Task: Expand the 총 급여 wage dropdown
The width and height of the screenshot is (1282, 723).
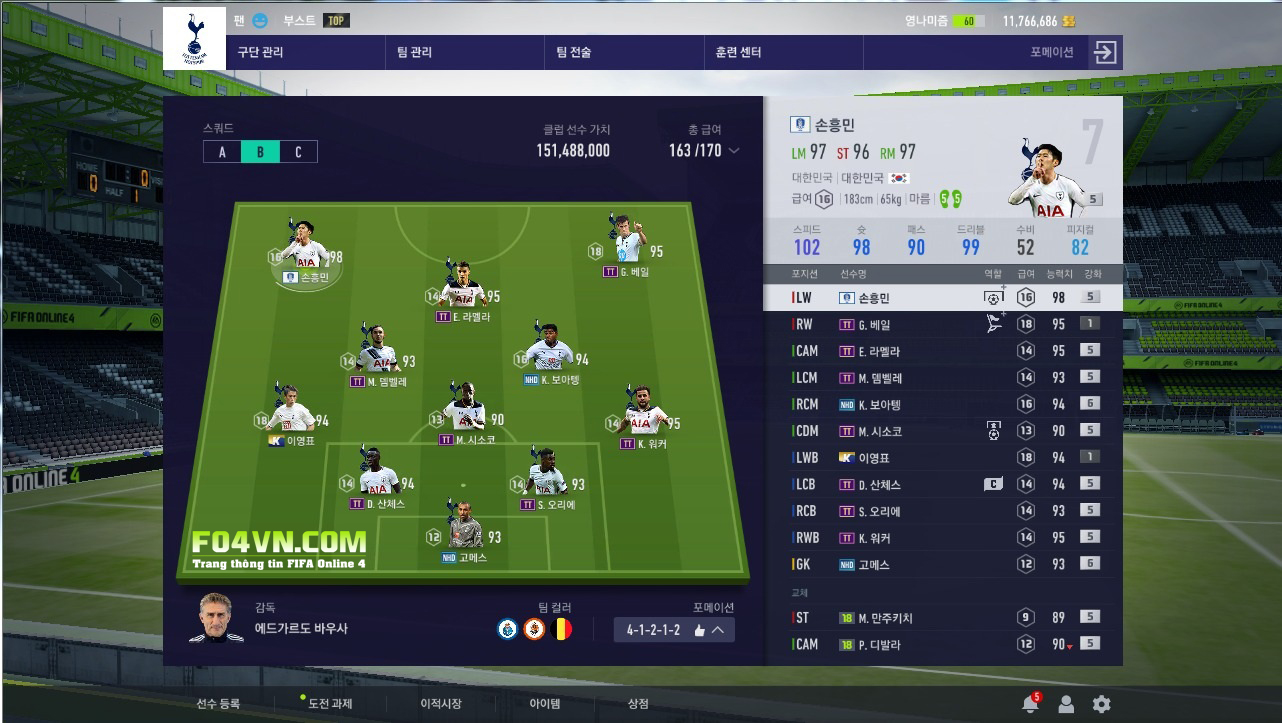Action: (x=734, y=151)
